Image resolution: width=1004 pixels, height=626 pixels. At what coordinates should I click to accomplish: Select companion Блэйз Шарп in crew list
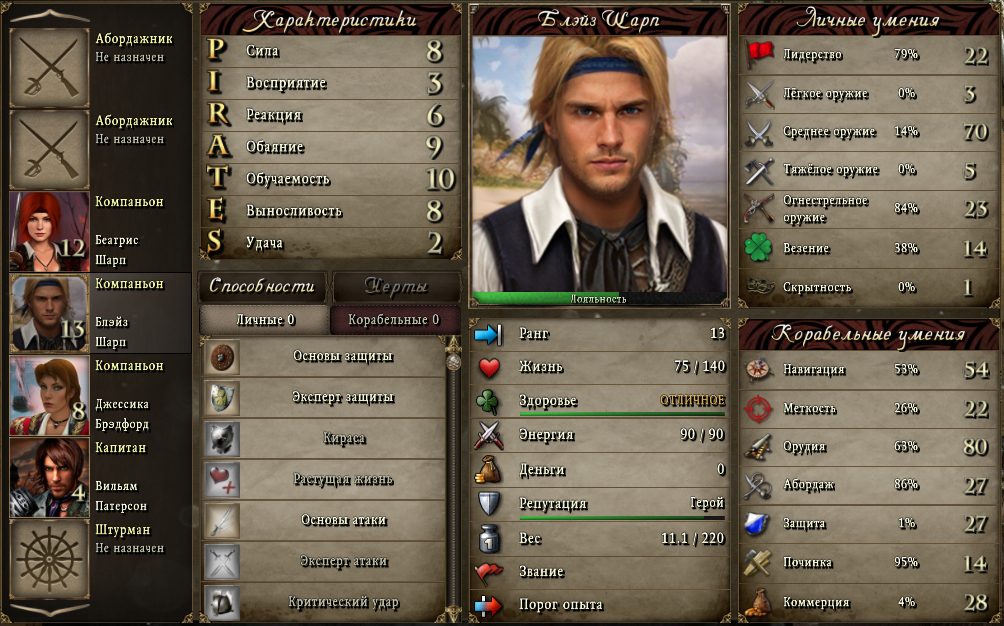coord(49,313)
